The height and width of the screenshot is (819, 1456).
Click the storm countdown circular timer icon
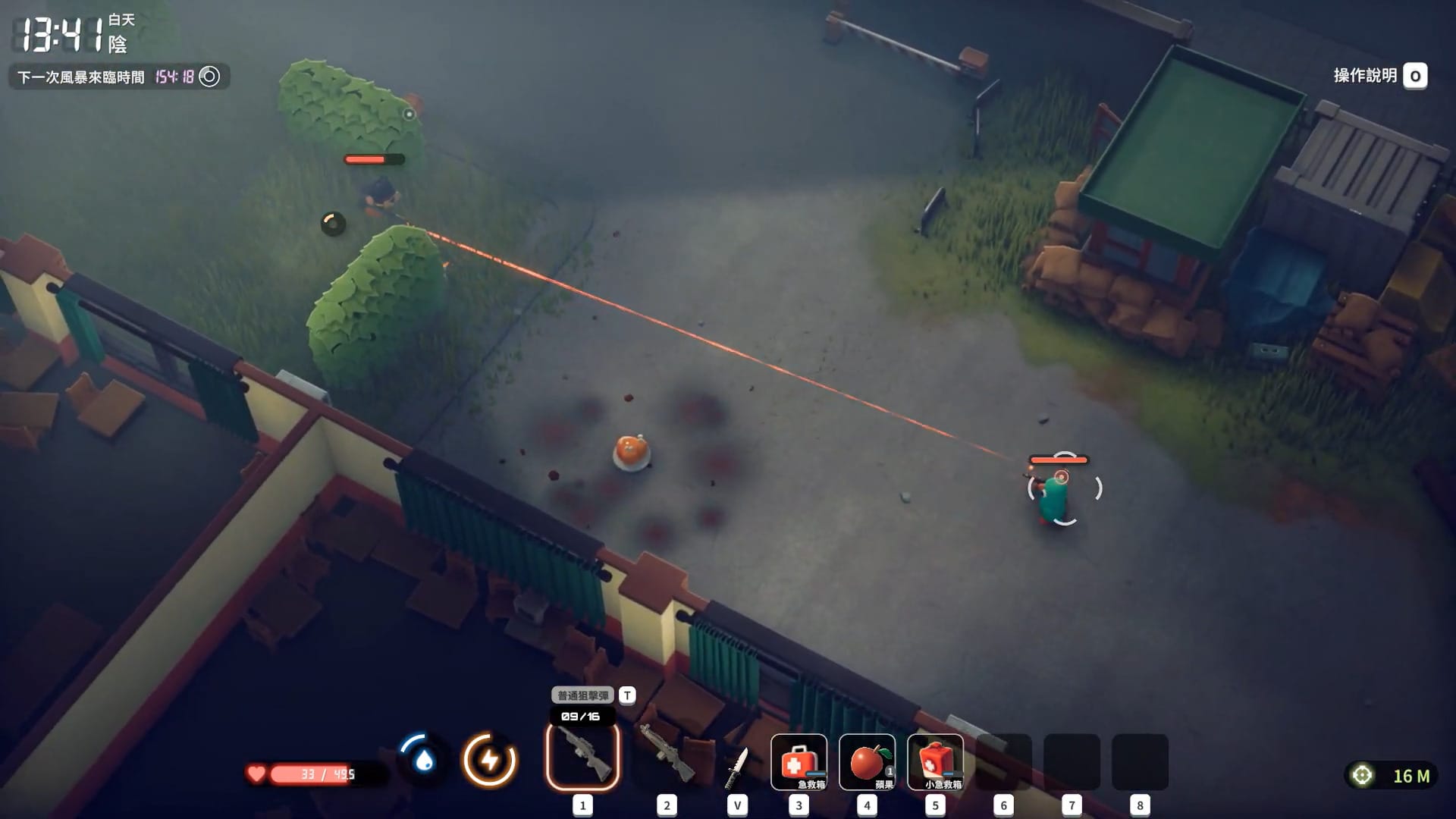coord(209,76)
